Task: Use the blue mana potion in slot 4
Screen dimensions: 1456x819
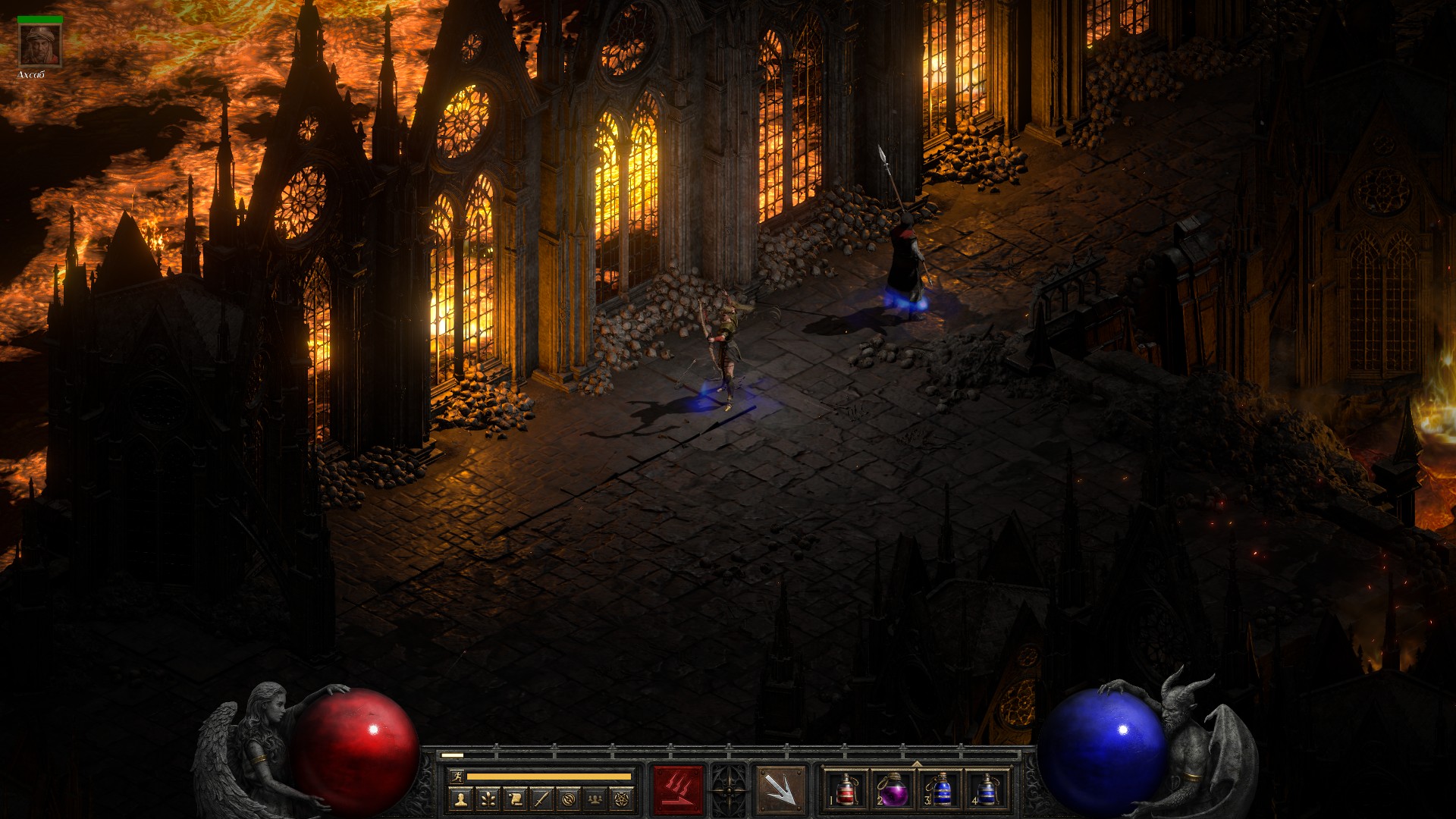Action: (x=987, y=790)
